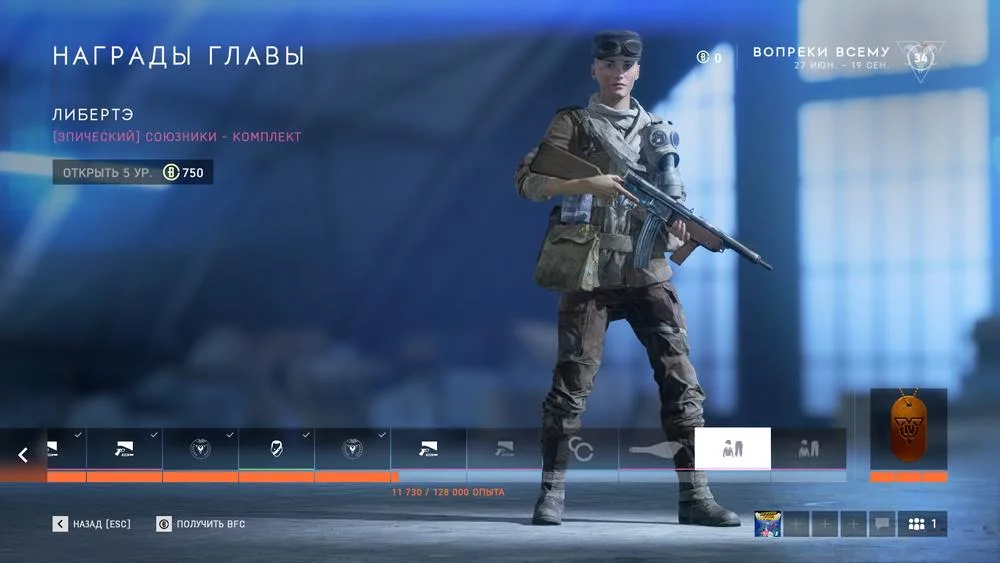Select the green-underlined reward tile

tap(276, 449)
